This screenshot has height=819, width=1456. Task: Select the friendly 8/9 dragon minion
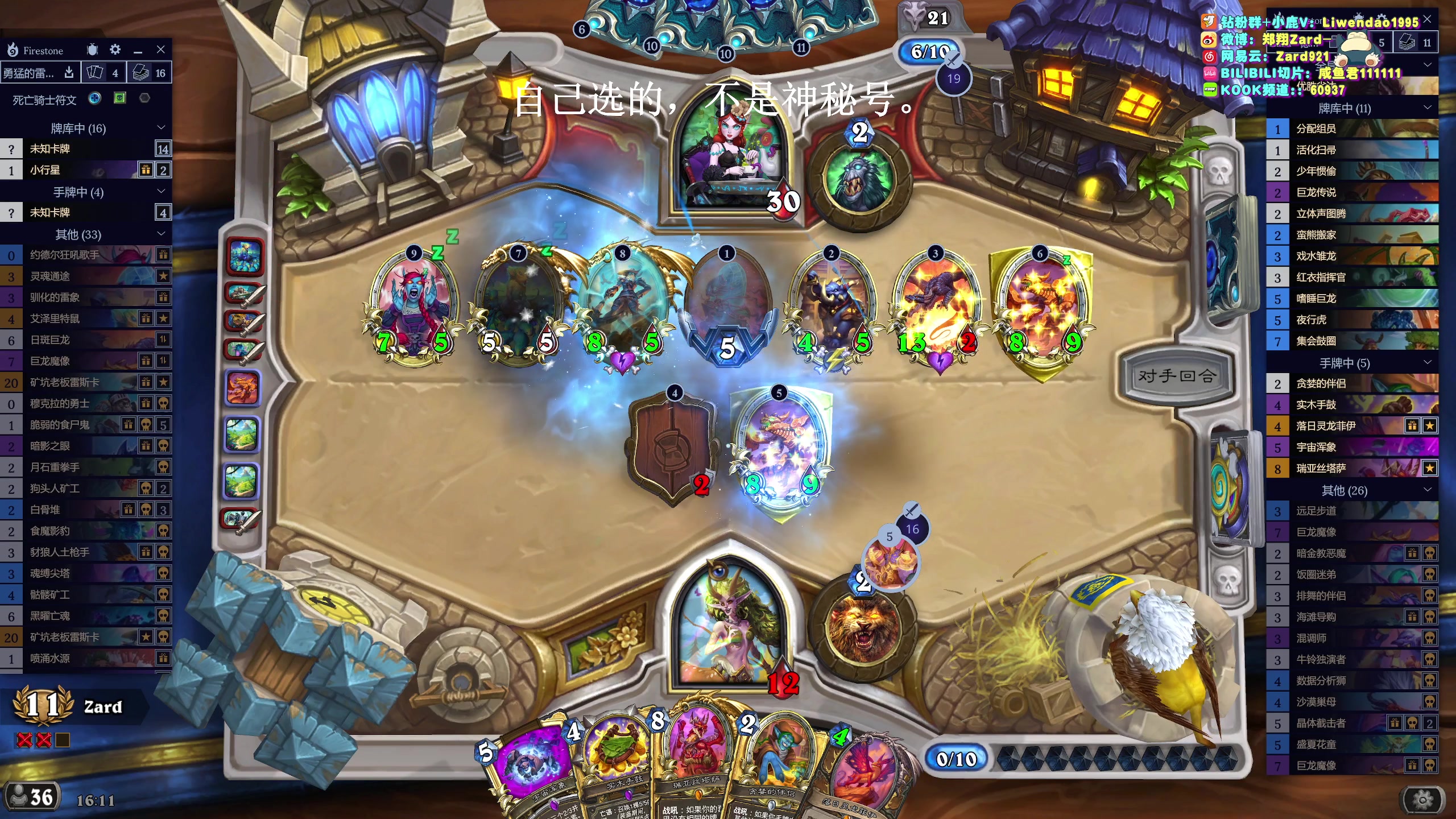781,449
